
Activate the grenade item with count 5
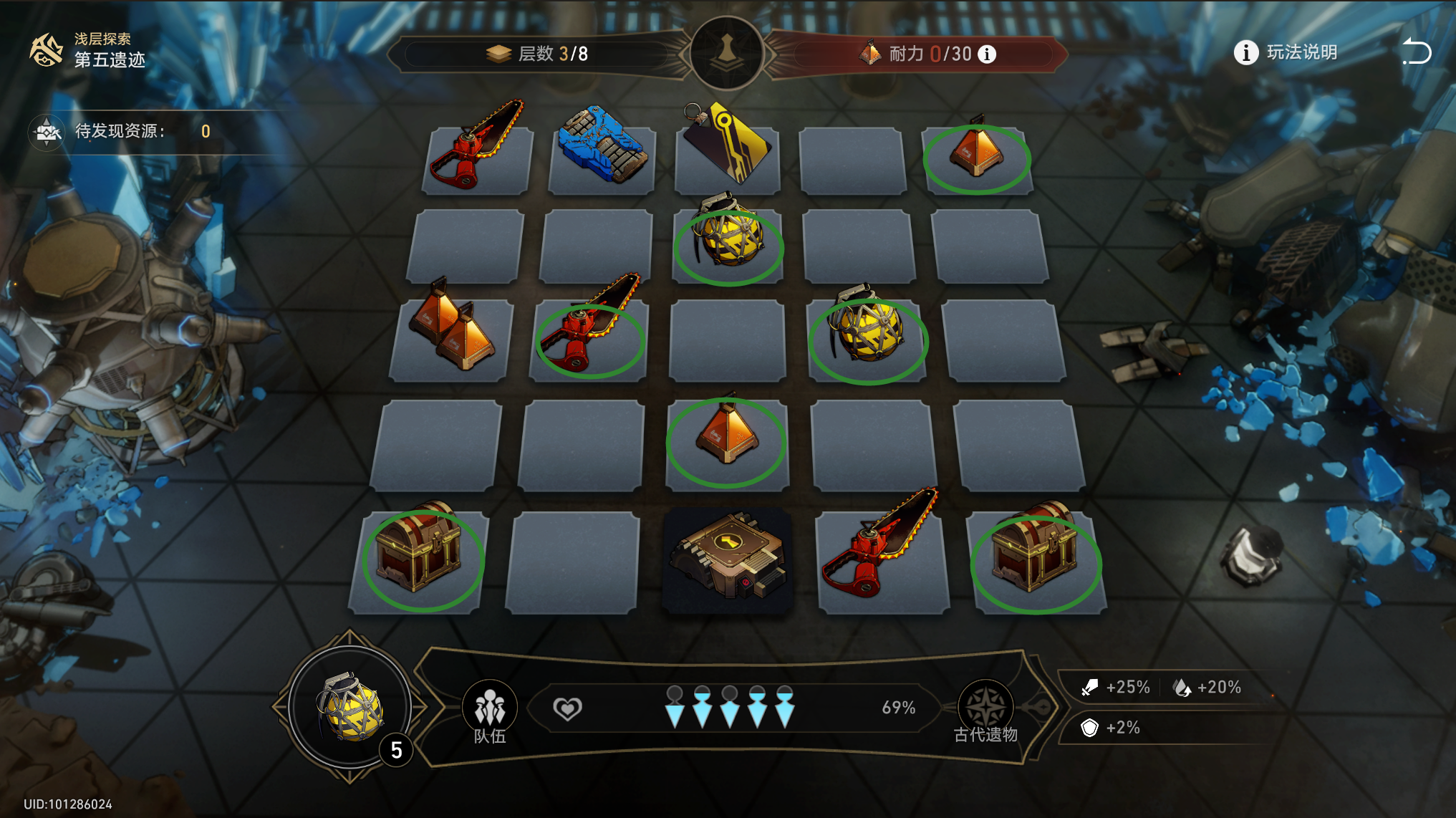350,706
